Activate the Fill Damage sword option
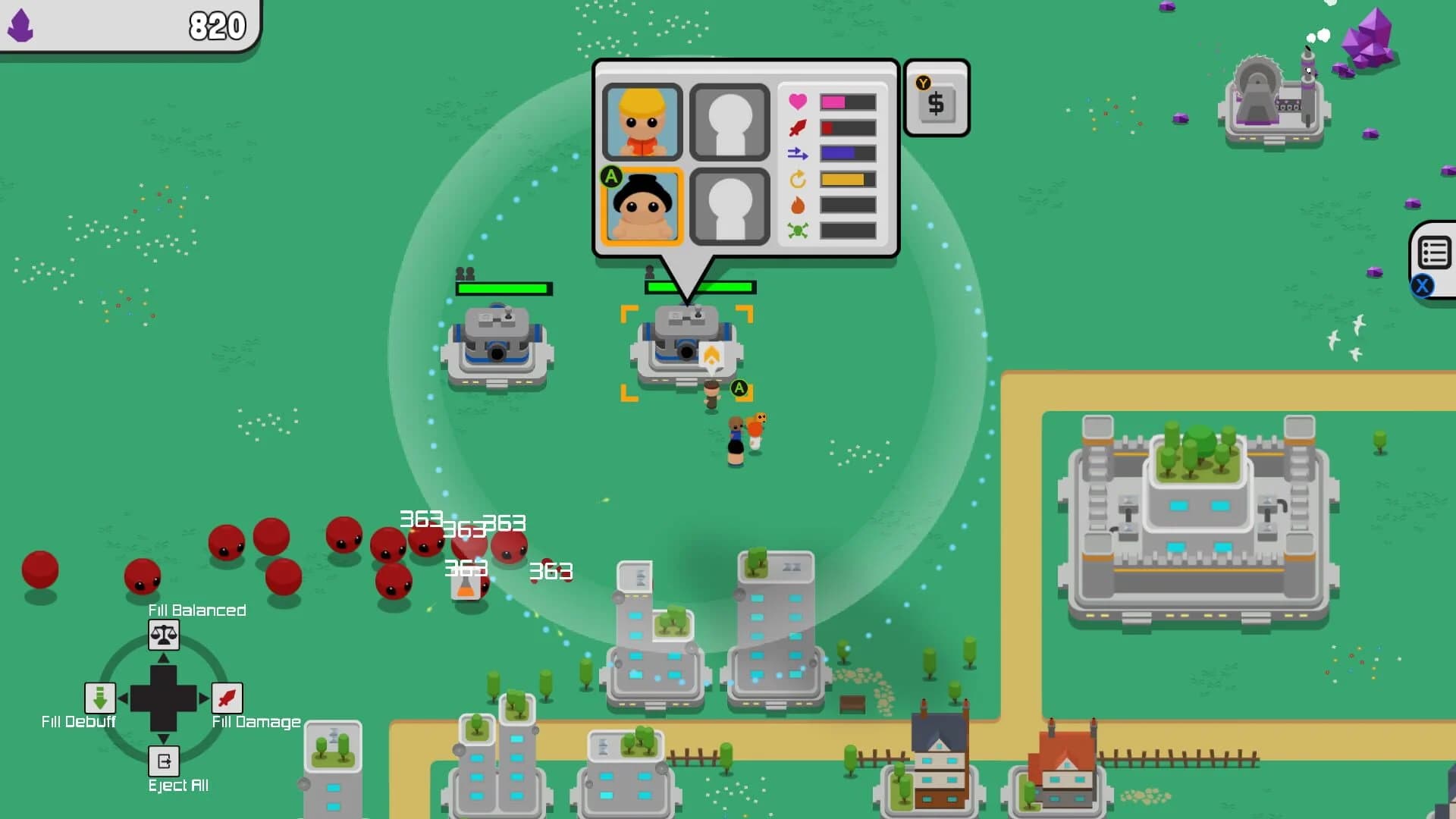 (x=227, y=698)
